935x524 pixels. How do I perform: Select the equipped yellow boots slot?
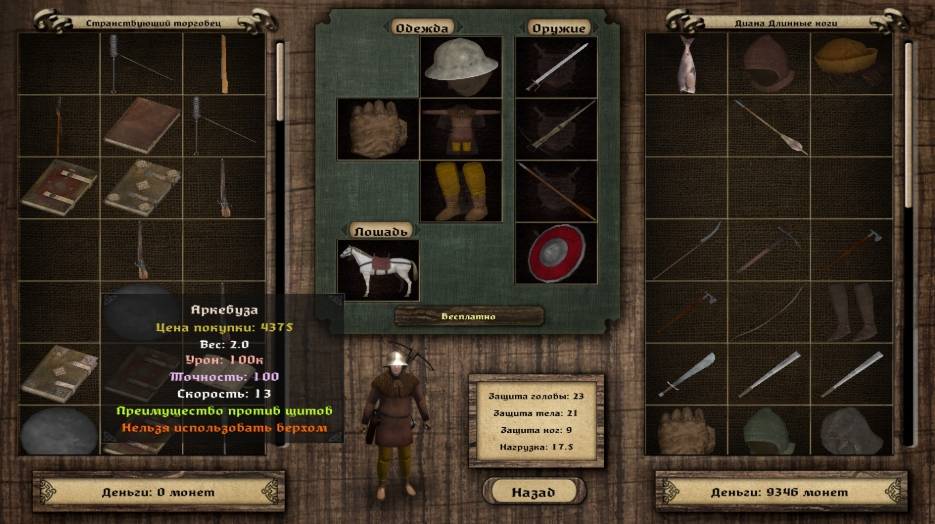click(x=460, y=190)
